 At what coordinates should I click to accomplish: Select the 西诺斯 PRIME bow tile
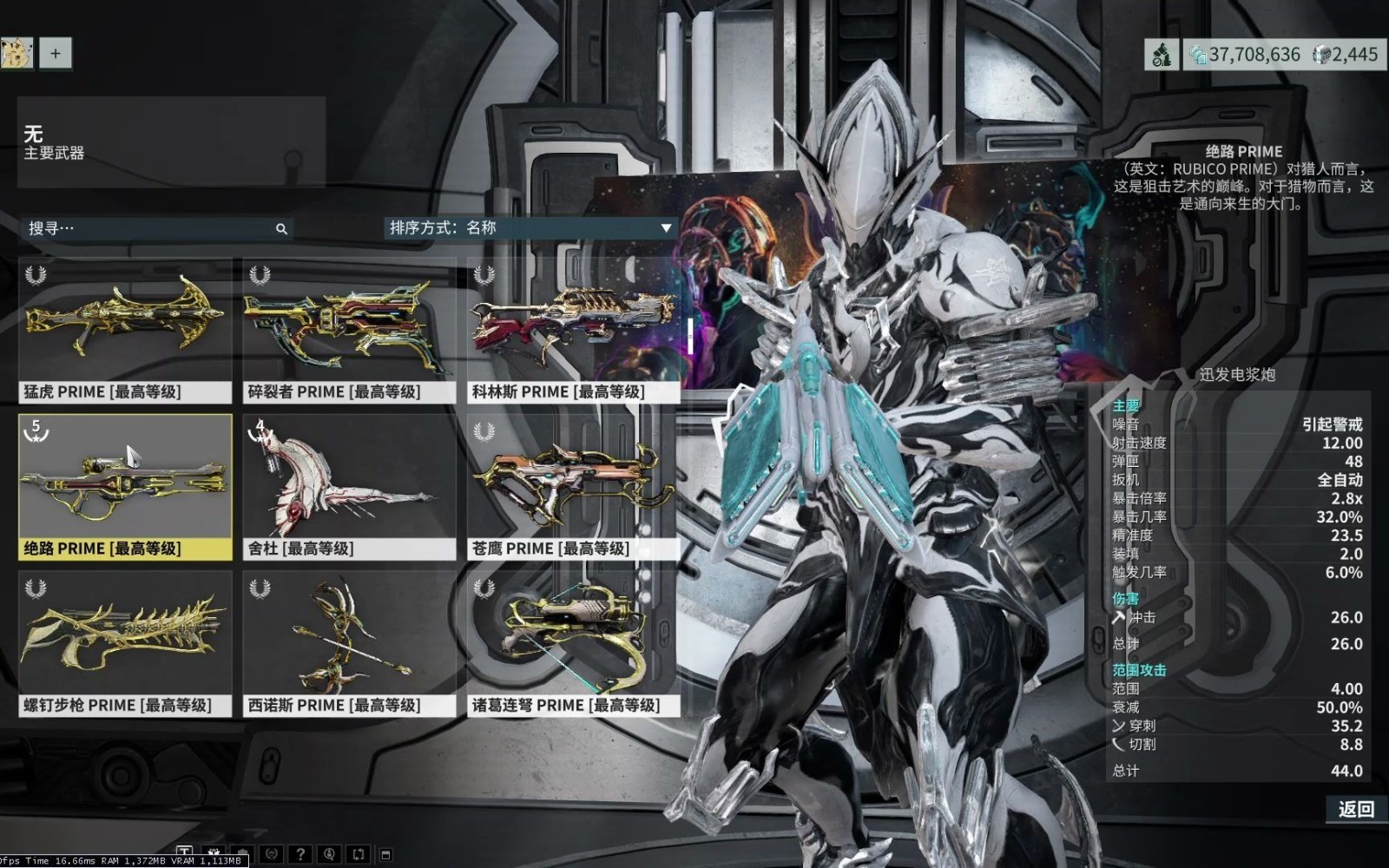tap(349, 643)
